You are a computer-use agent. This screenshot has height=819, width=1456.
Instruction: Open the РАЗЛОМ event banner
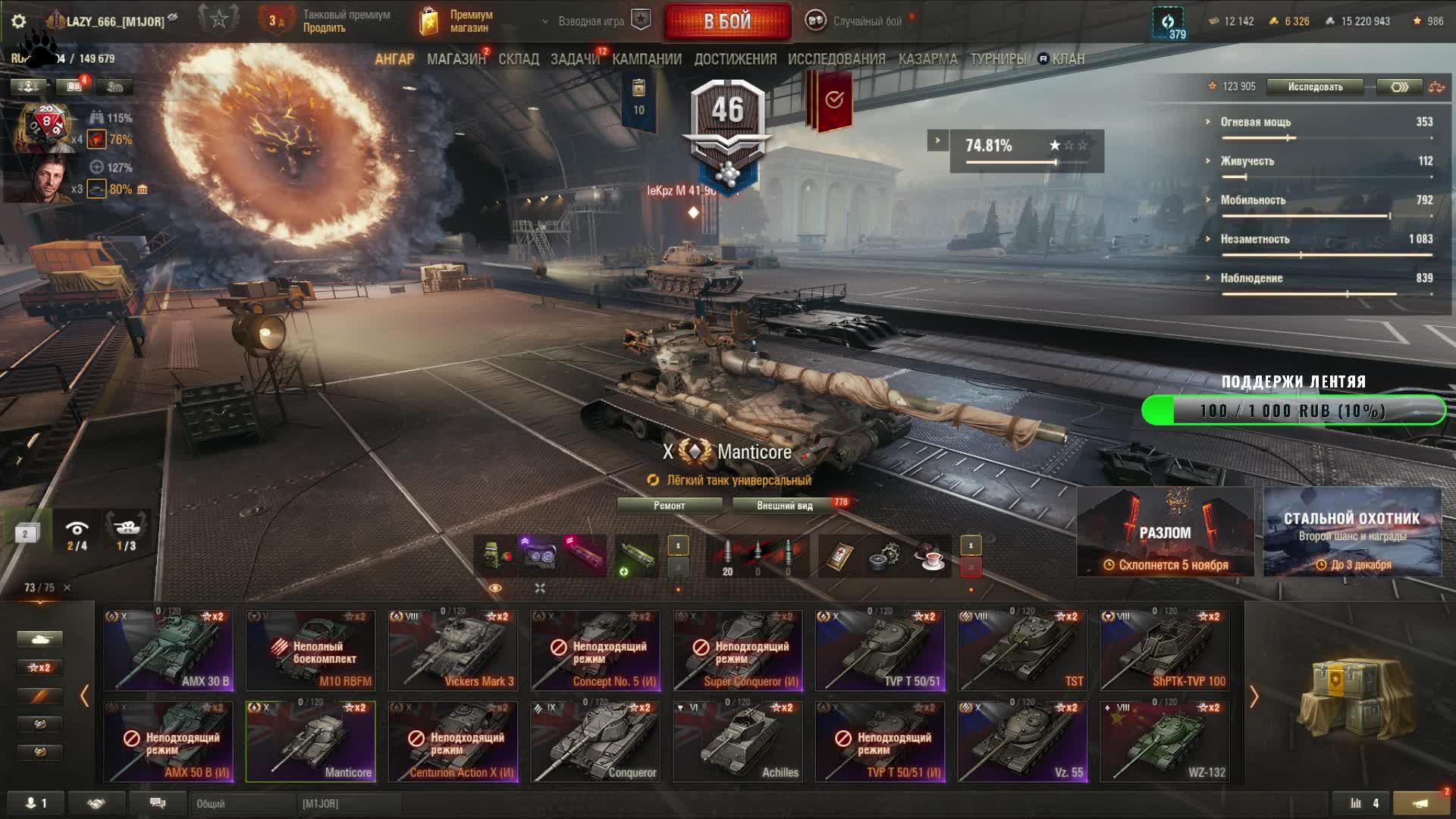(x=1165, y=532)
